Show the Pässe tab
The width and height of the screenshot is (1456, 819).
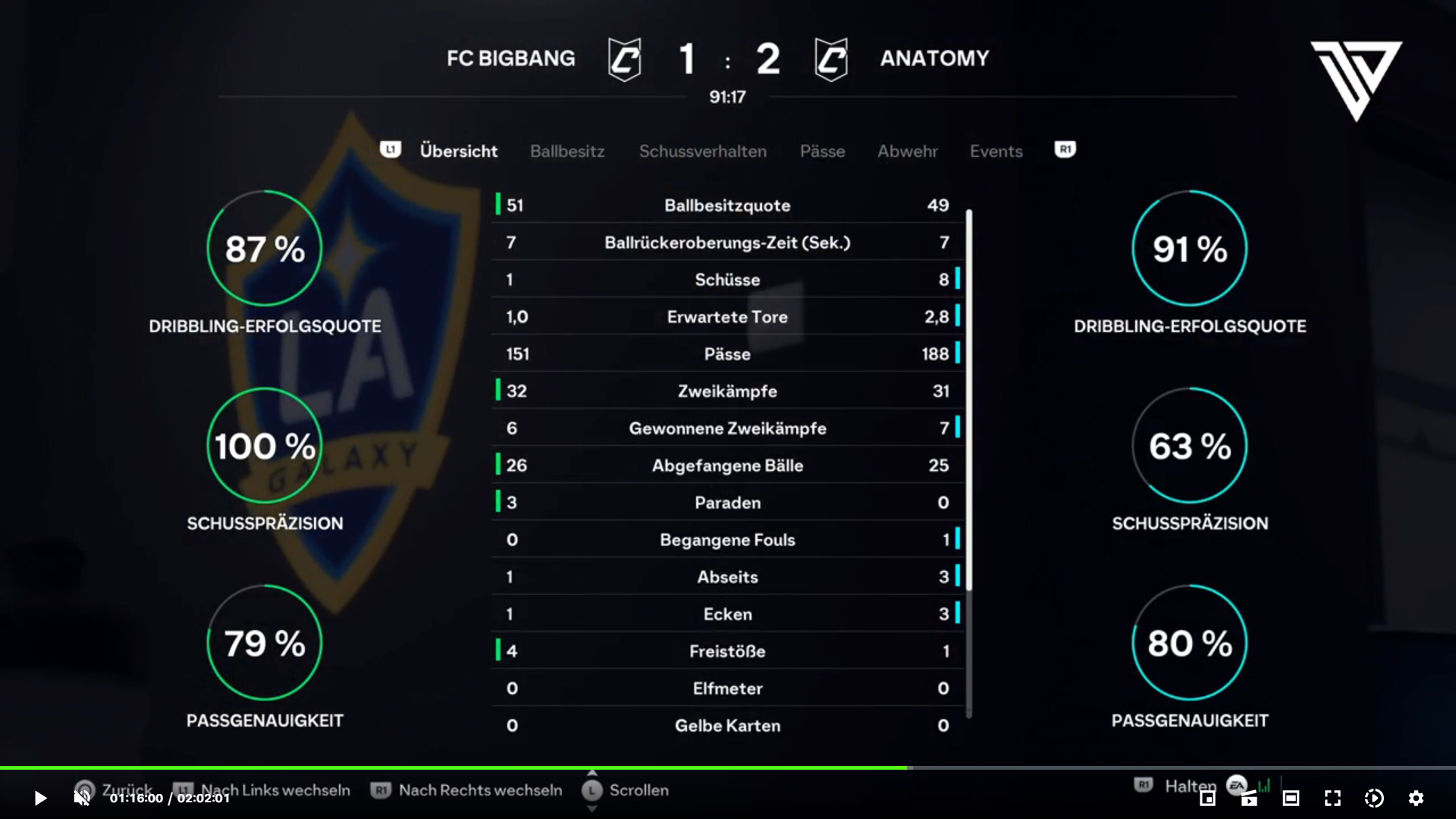tap(822, 151)
